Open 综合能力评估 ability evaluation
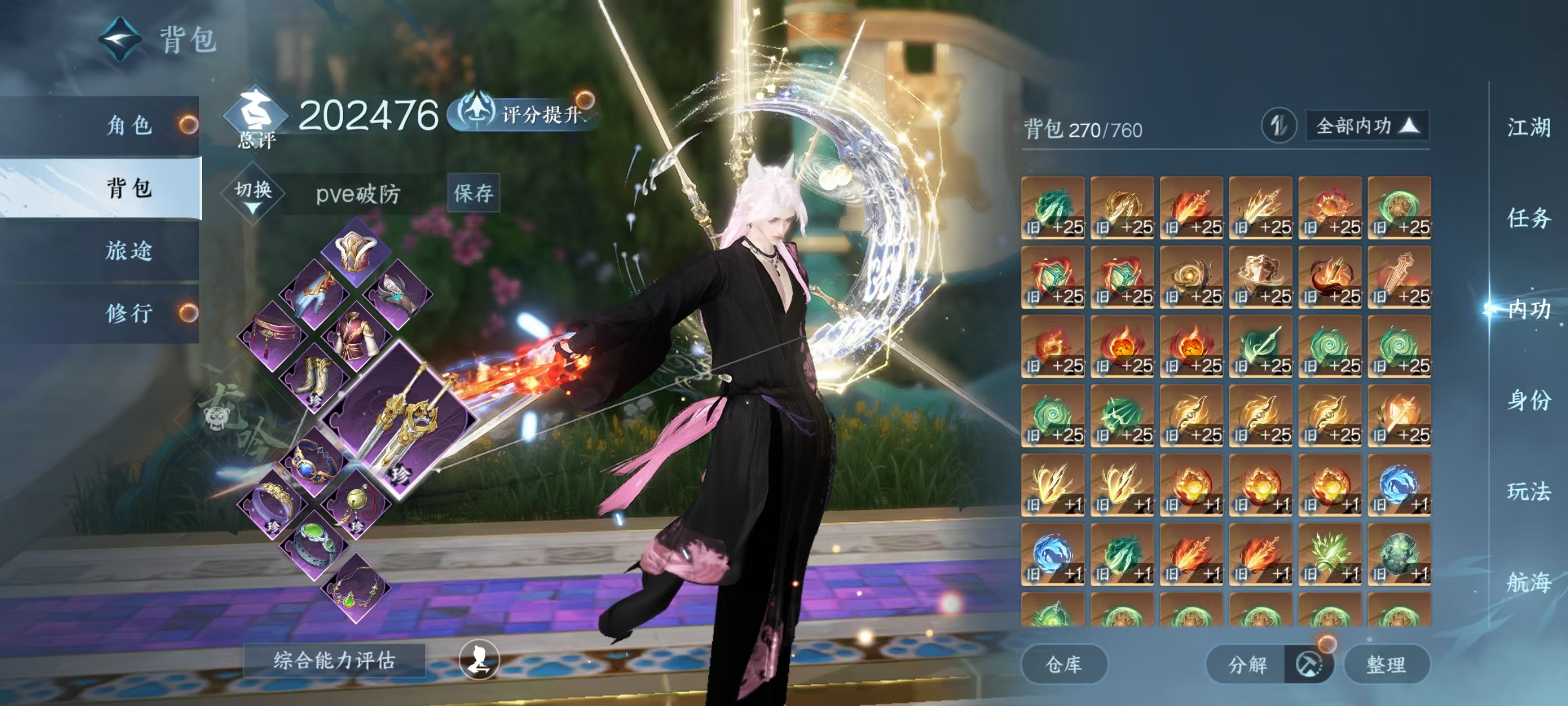 [334, 659]
